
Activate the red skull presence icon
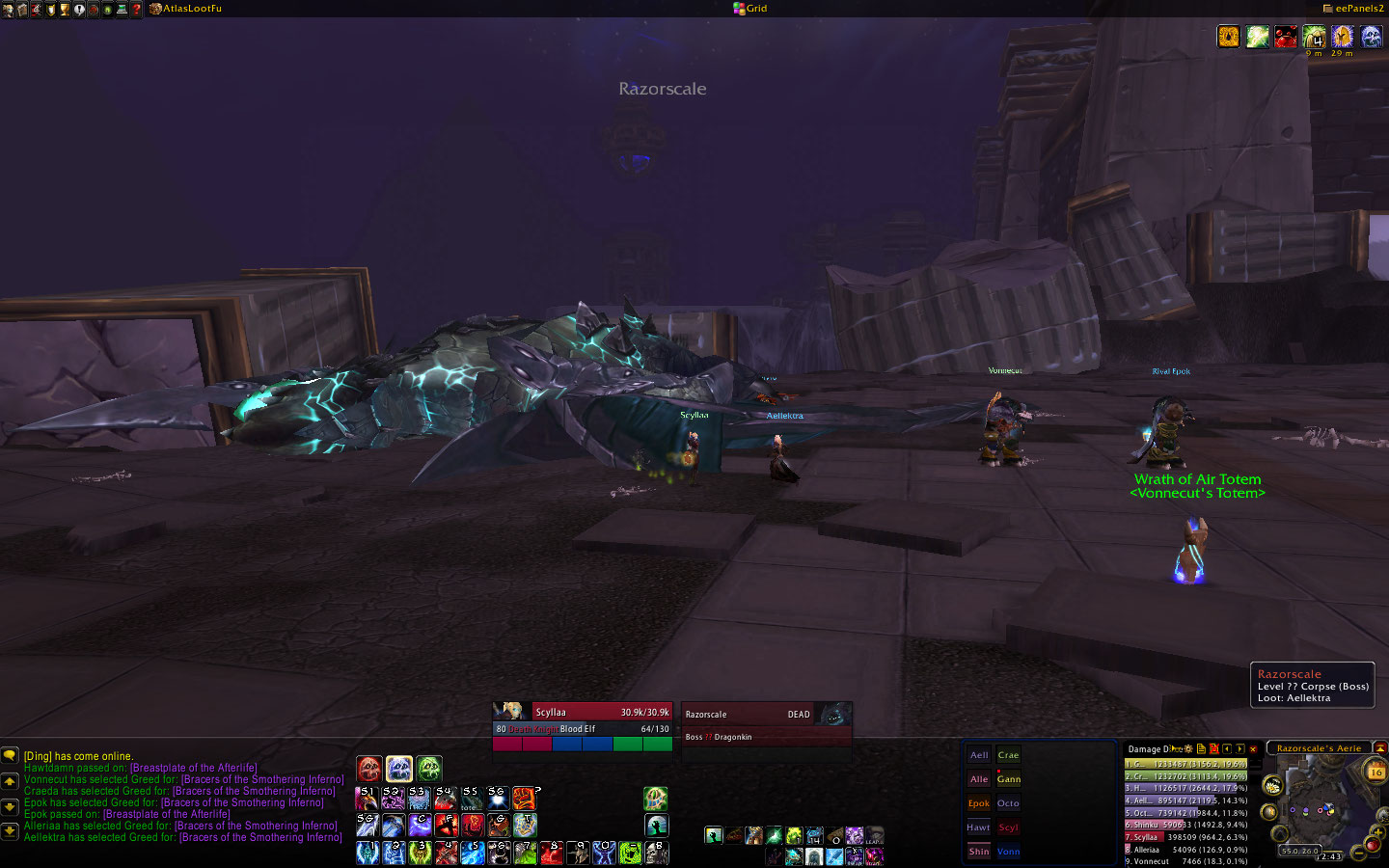click(x=369, y=769)
